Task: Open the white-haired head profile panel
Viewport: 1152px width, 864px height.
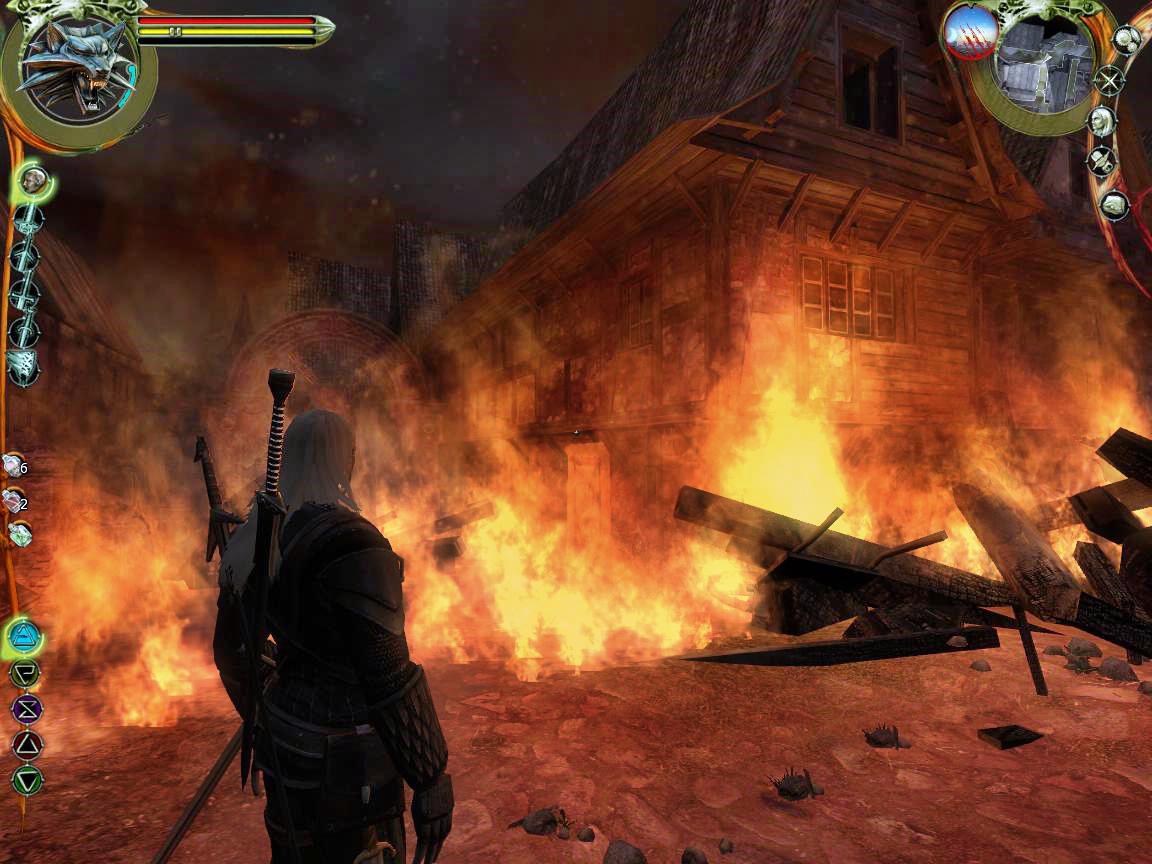Action: (1101, 121)
